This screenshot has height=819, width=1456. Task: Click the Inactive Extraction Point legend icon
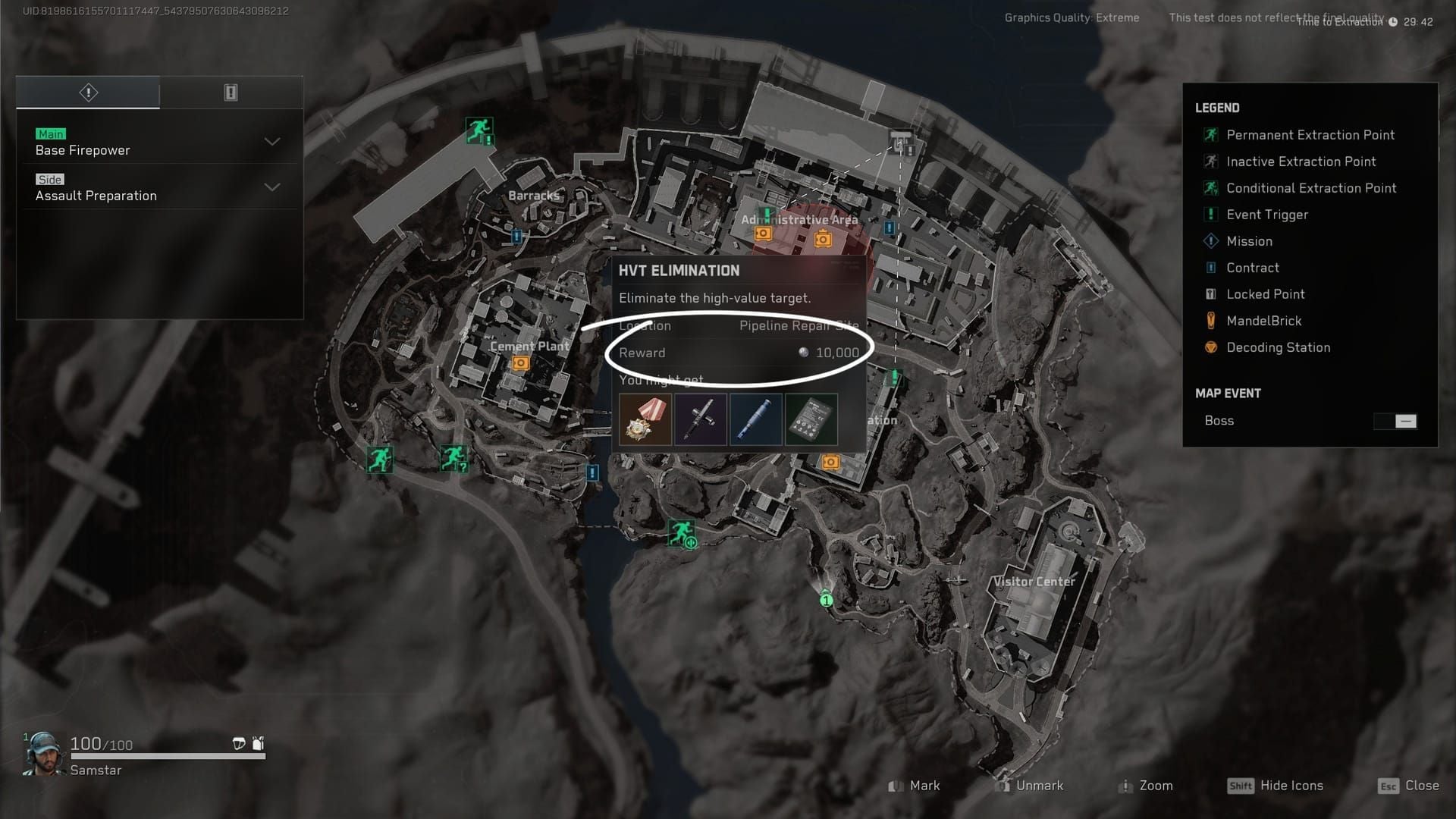[1211, 162]
